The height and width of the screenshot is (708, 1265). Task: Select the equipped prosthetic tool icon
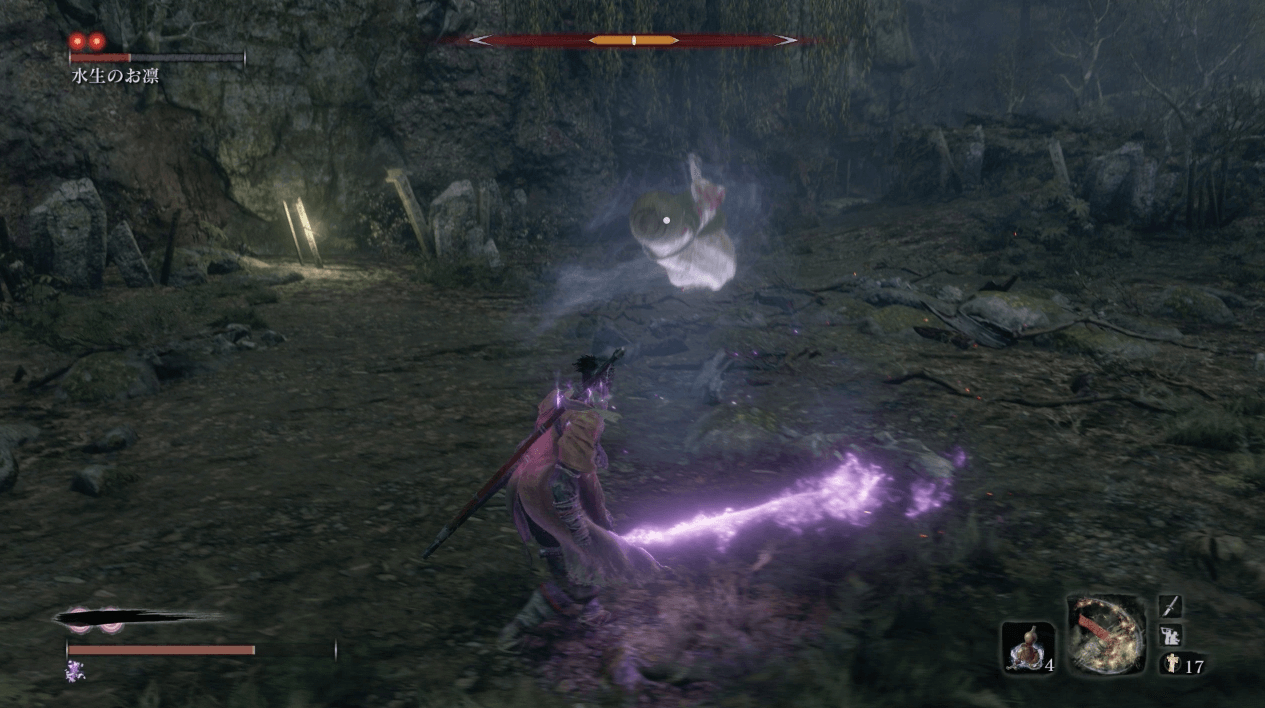pos(1105,634)
